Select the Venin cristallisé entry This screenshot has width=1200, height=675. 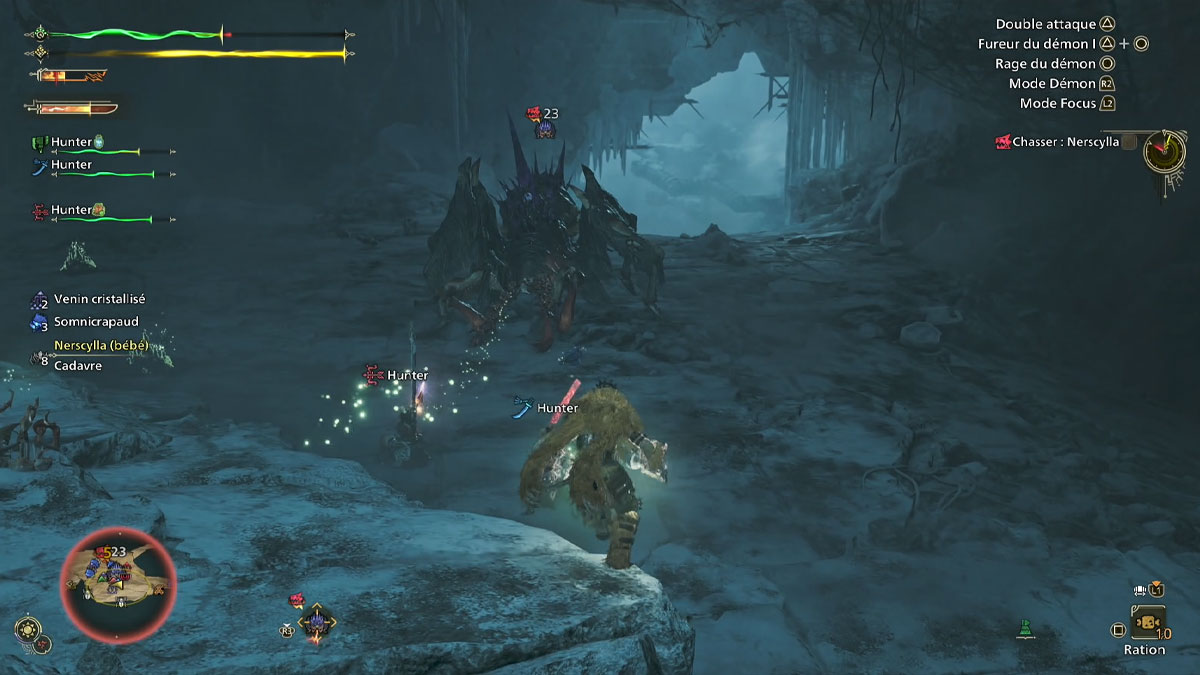pos(100,299)
